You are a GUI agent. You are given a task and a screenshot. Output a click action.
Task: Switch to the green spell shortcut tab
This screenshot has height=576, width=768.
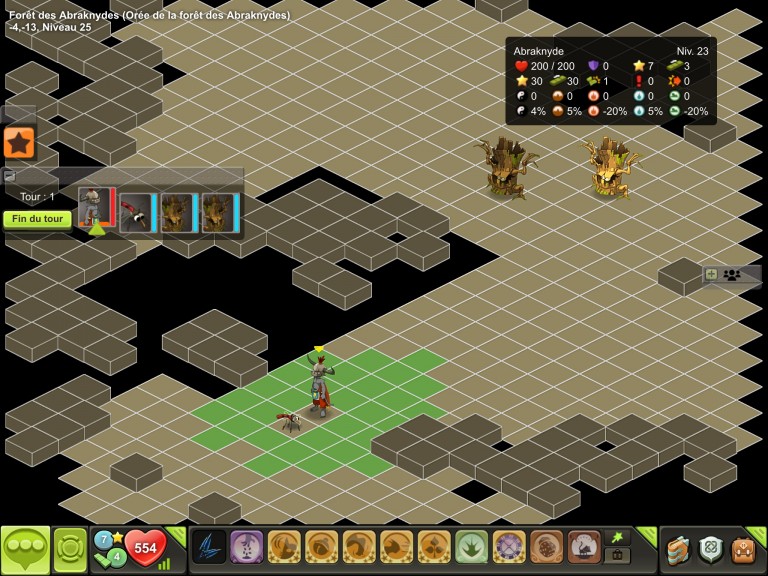(x=618, y=537)
